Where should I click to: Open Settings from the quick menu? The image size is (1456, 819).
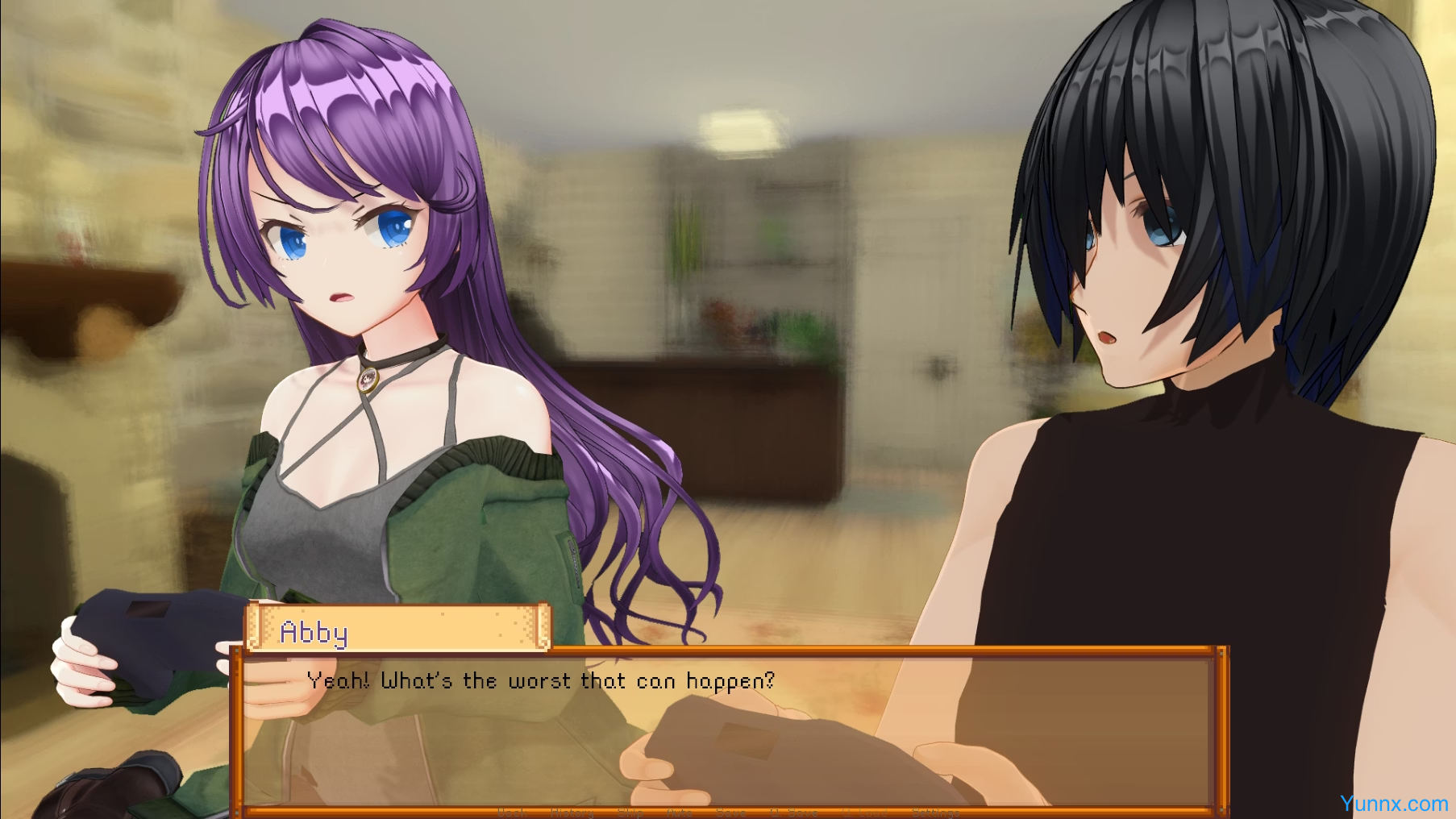coord(935,812)
